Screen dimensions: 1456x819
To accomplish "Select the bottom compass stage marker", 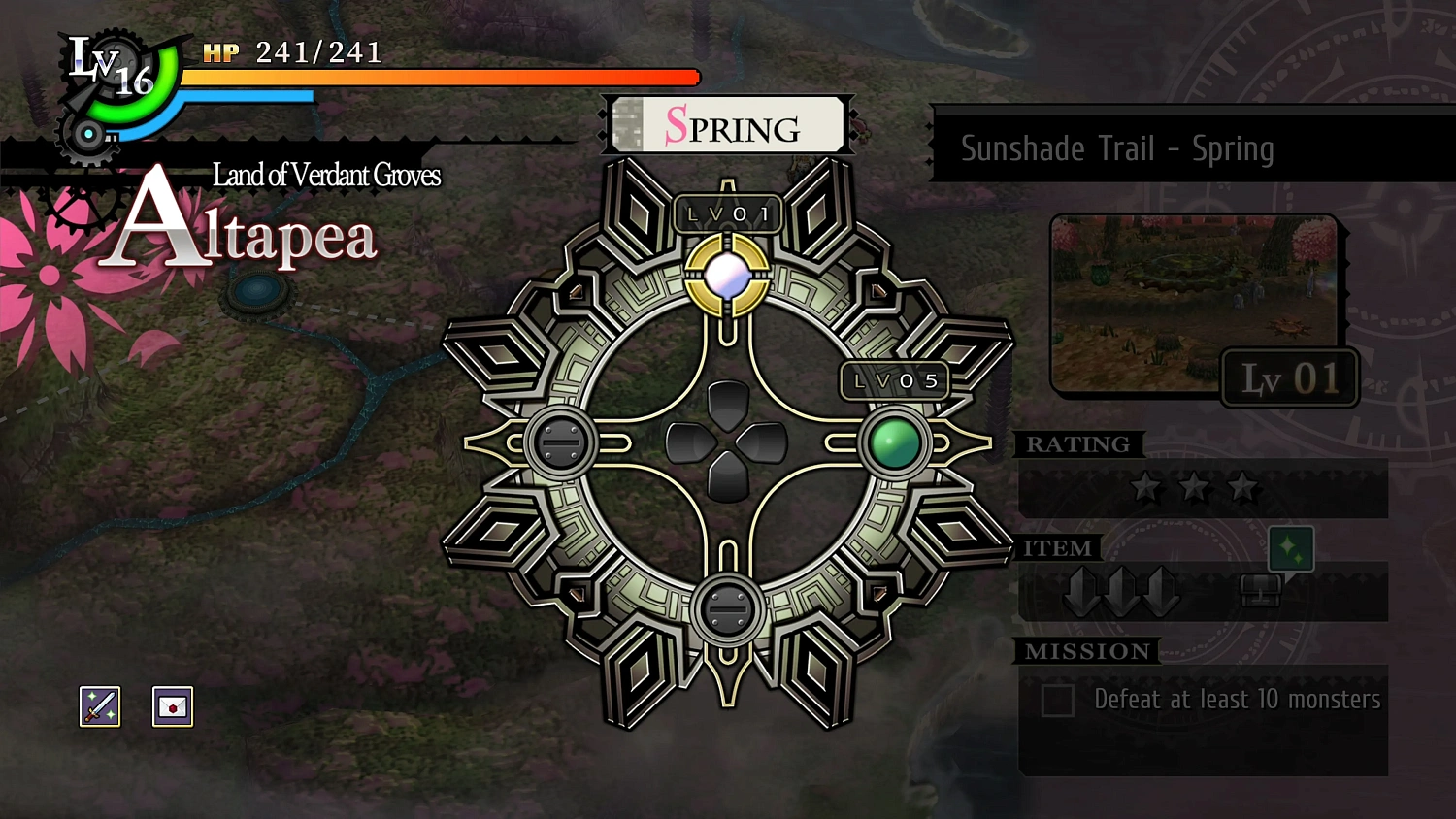I will (x=727, y=611).
